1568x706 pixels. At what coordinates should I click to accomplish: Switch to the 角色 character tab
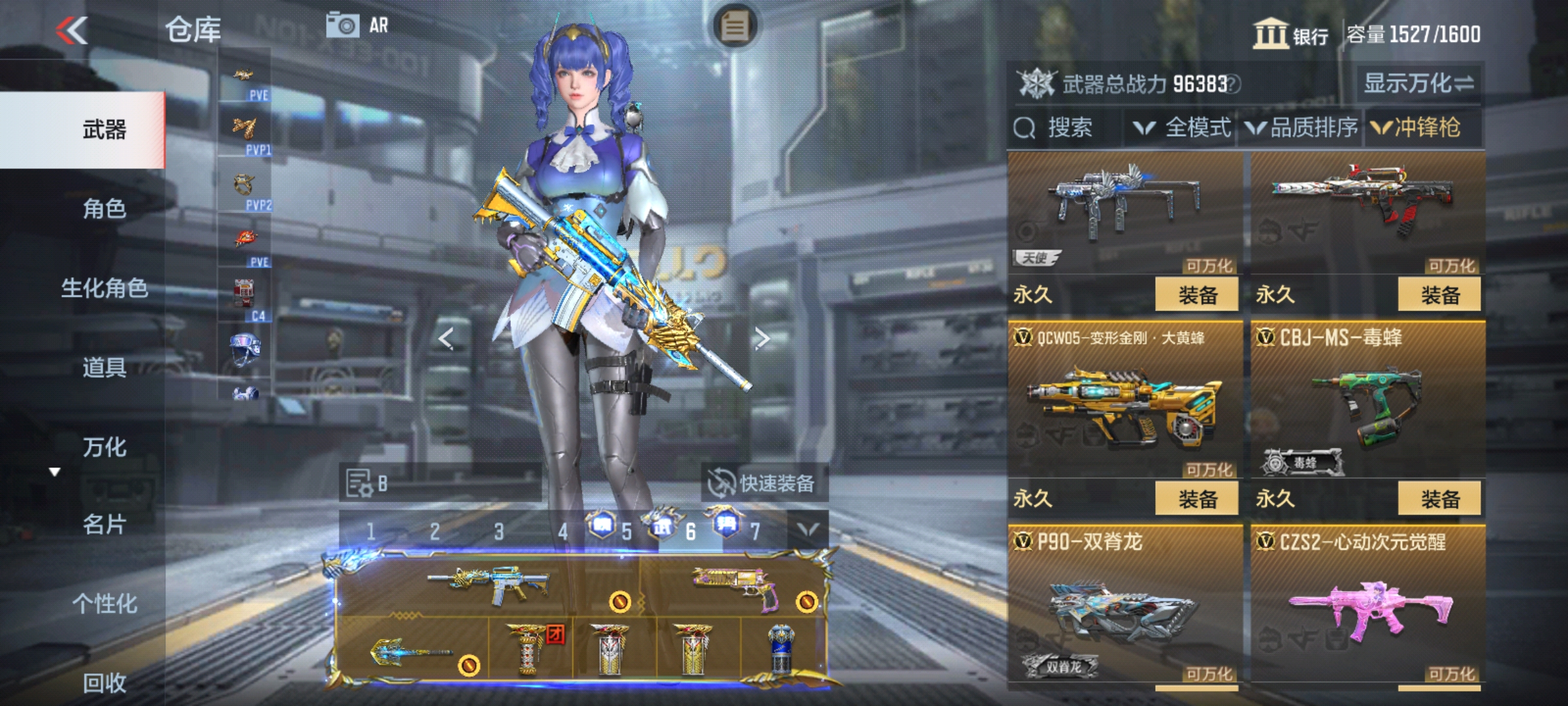tap(105, 209)
